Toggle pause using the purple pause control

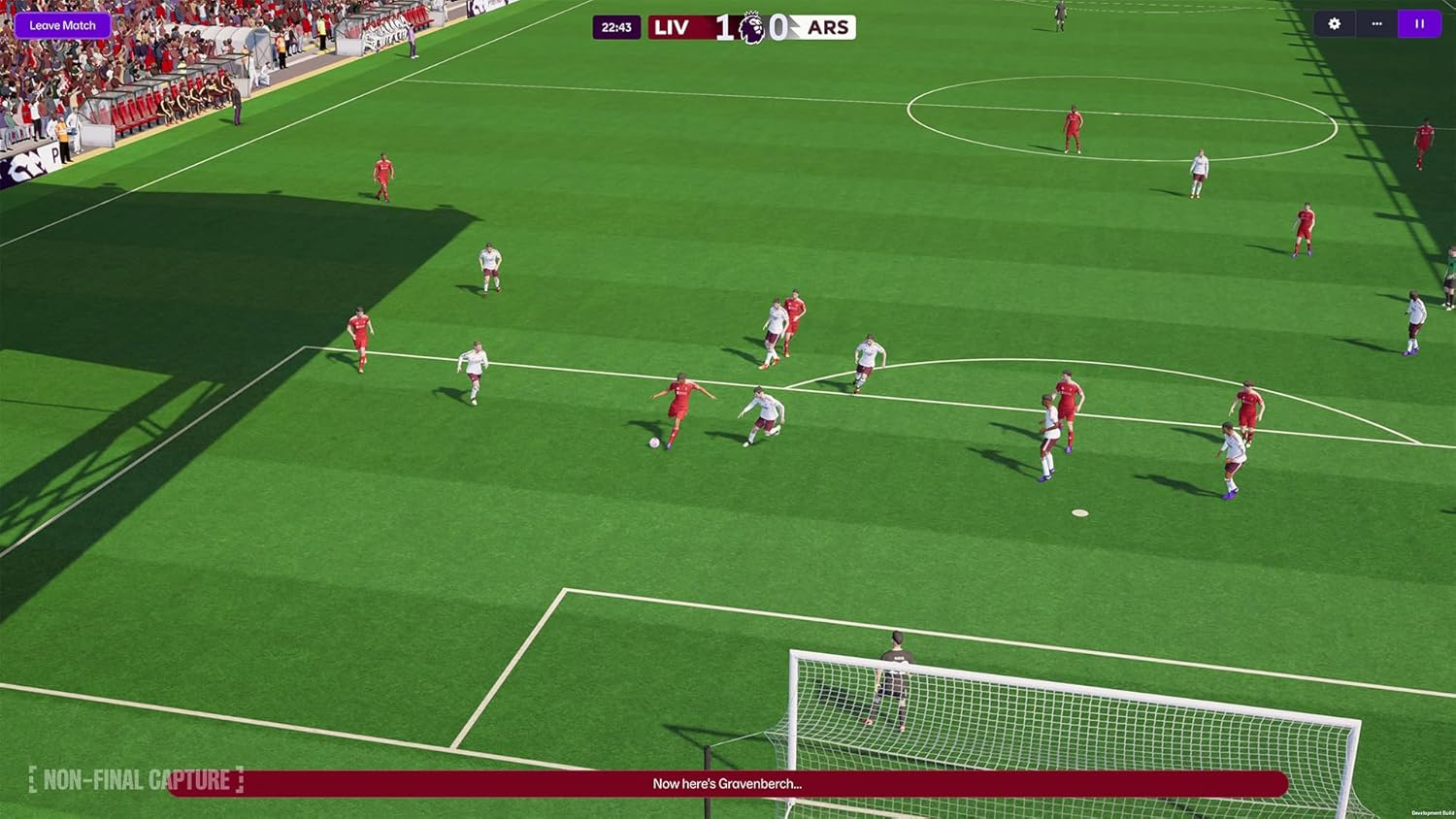(x=1419, y=23)
